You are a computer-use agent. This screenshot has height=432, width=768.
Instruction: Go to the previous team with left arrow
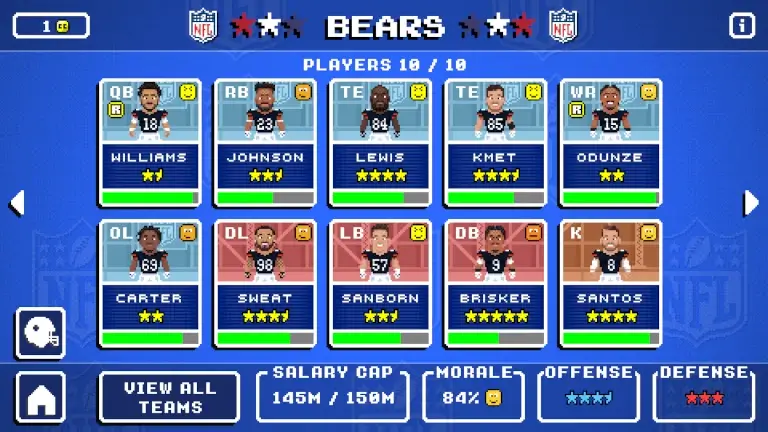pos(16,203)
